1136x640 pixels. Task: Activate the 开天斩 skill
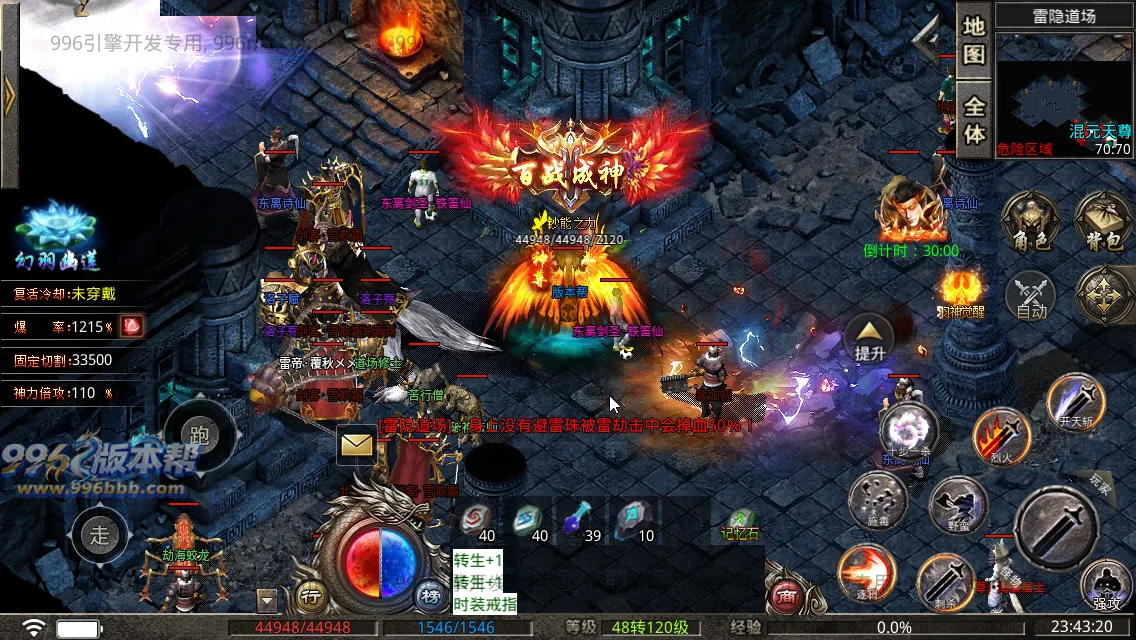[1076, 401]
